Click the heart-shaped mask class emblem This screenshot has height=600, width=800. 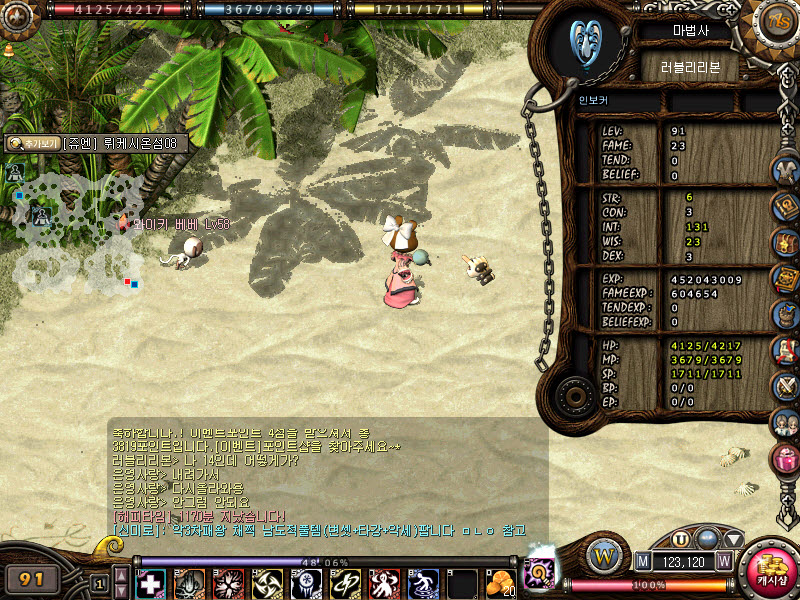587,40
